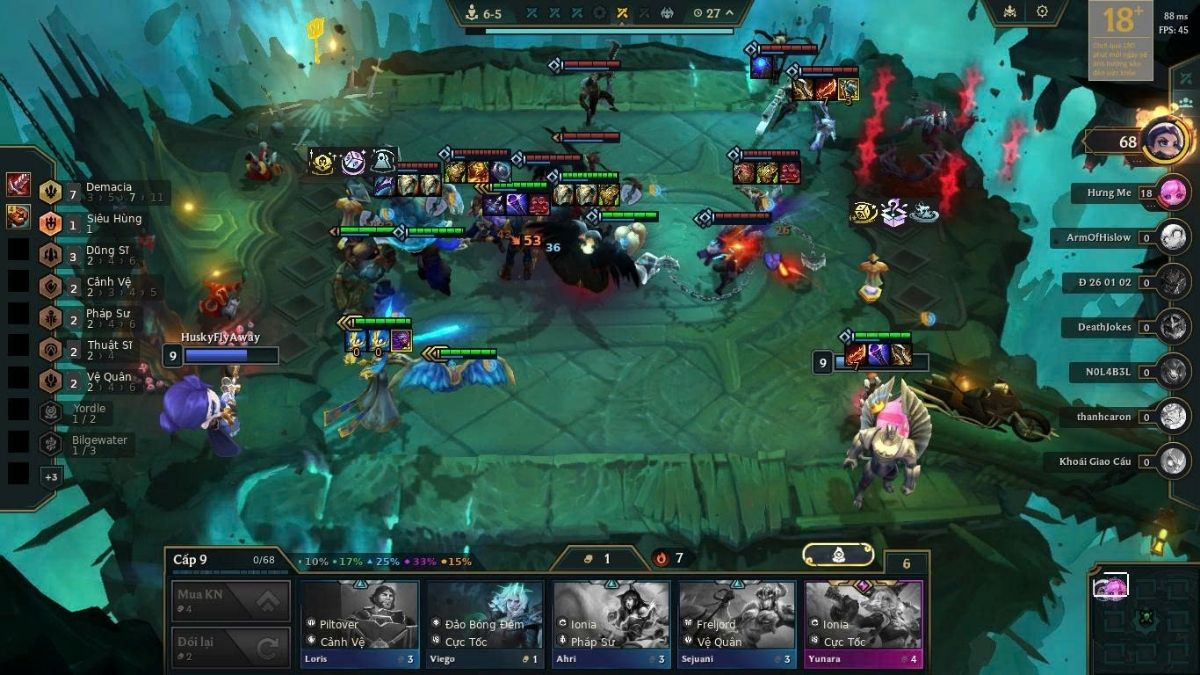Buy Sejuani from the shop
This screenshot has height=675, width=1200.
[x=738, y=622]
